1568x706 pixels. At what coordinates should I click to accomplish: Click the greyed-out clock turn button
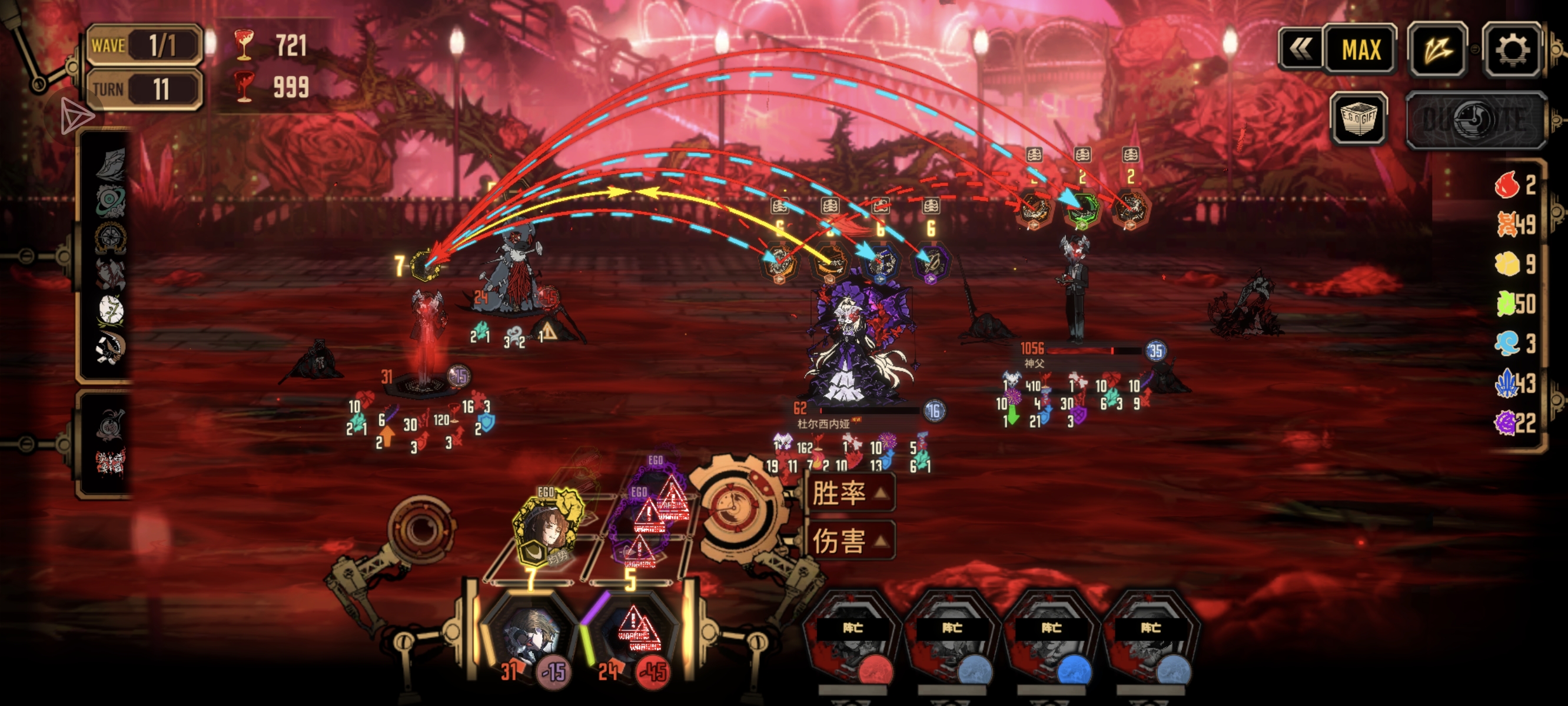click(1476, 120)
